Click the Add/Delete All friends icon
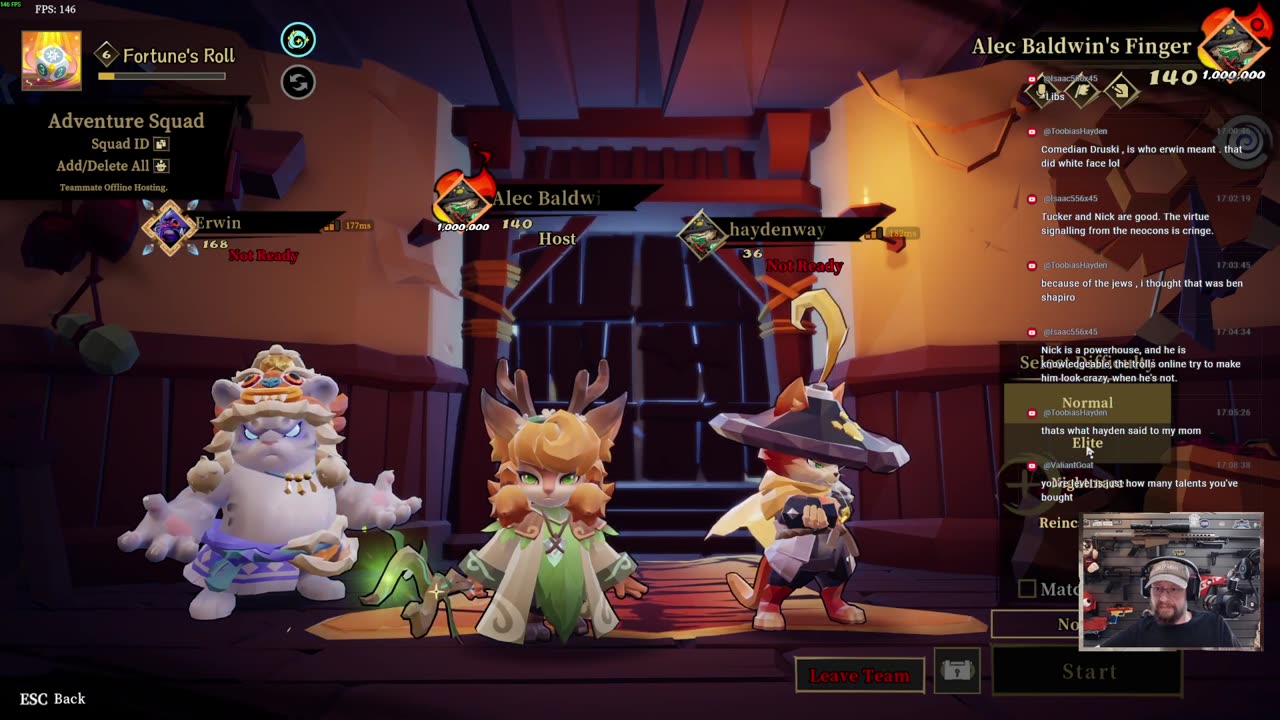This screenshot has height=720, width=1280. (161, 166)
